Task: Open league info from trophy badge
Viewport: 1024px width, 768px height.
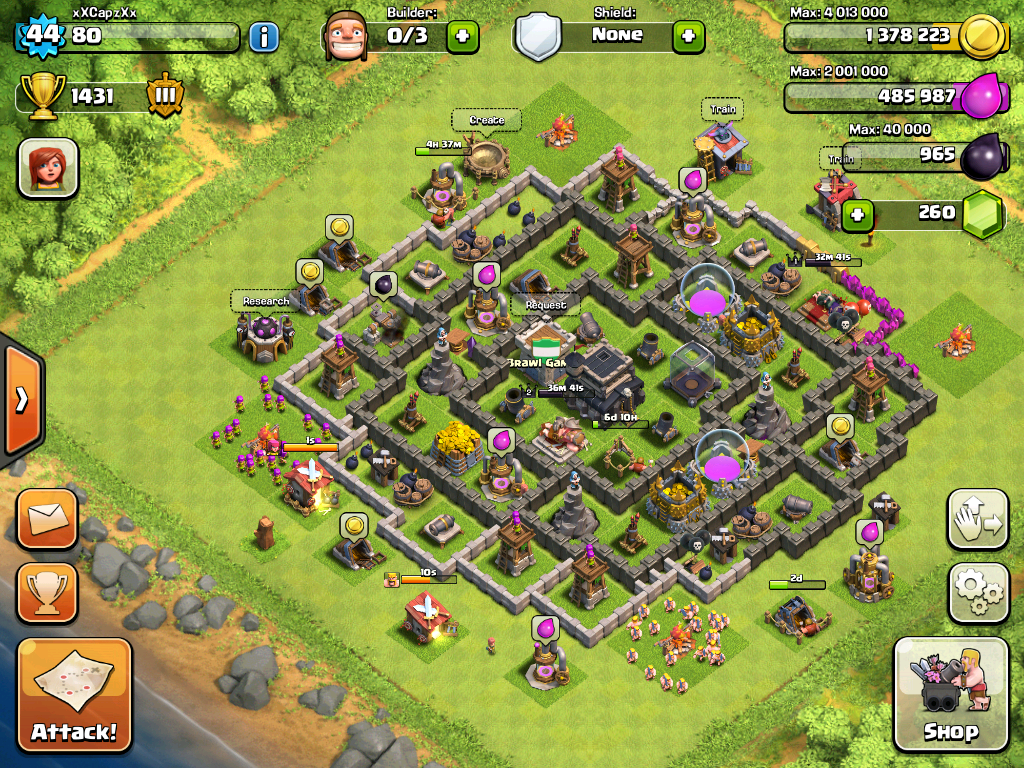Action: pyautogui.click(x=164, y=97)
